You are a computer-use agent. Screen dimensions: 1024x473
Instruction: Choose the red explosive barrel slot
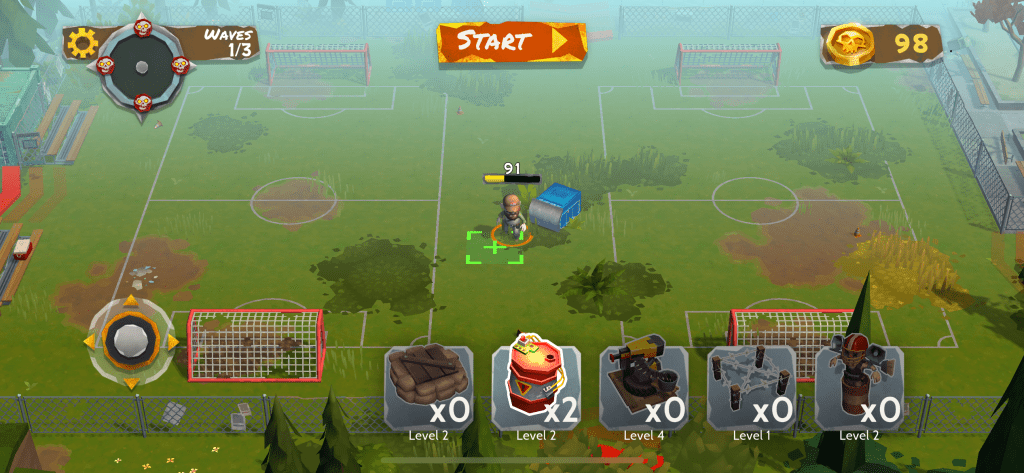[536, 386]
